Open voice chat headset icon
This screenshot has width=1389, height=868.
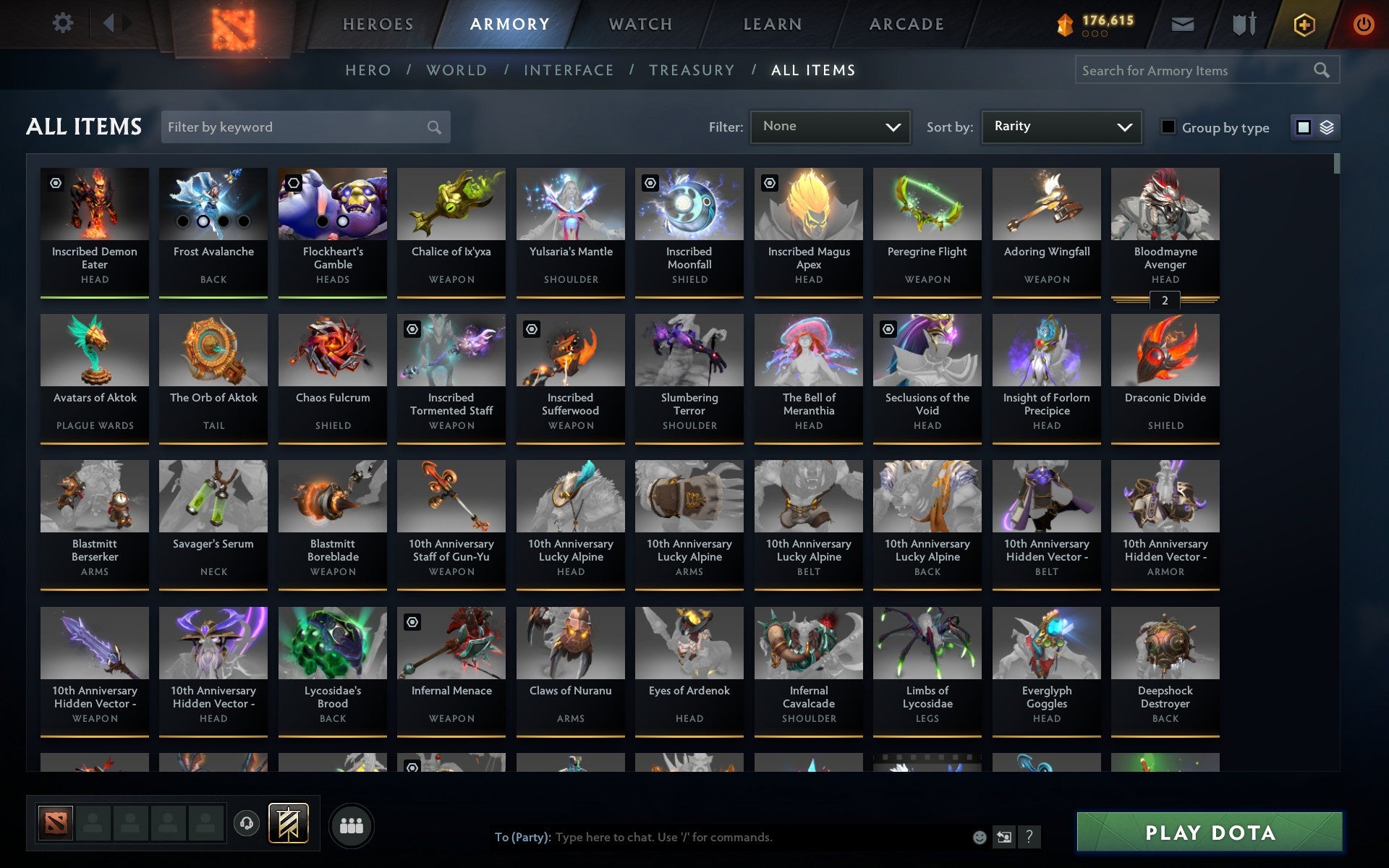[x=247, y=822]
